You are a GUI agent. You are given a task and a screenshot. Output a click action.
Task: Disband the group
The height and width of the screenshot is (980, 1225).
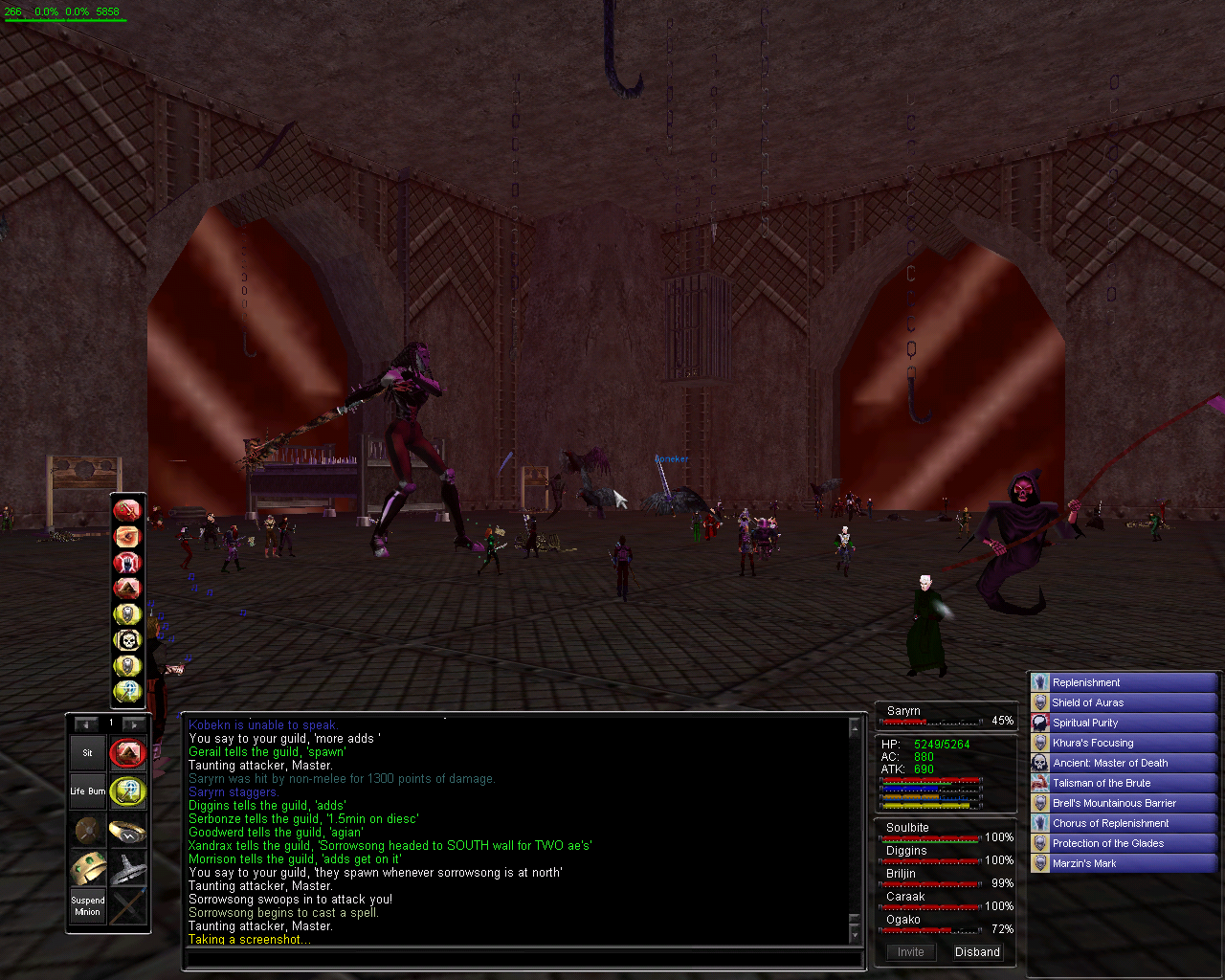(976, 952)
